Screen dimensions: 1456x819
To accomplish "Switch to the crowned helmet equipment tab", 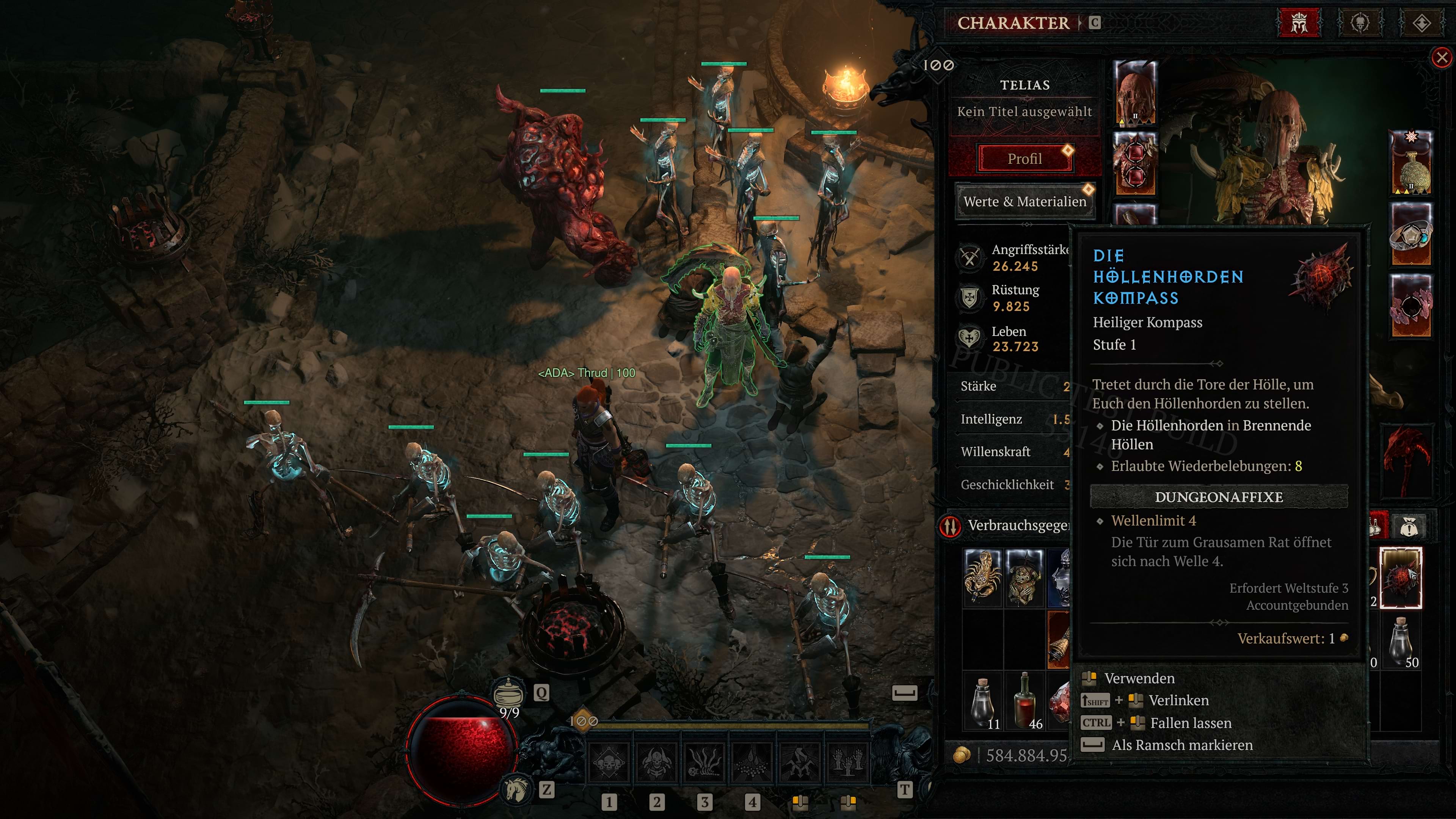I will coord(1299,23).
